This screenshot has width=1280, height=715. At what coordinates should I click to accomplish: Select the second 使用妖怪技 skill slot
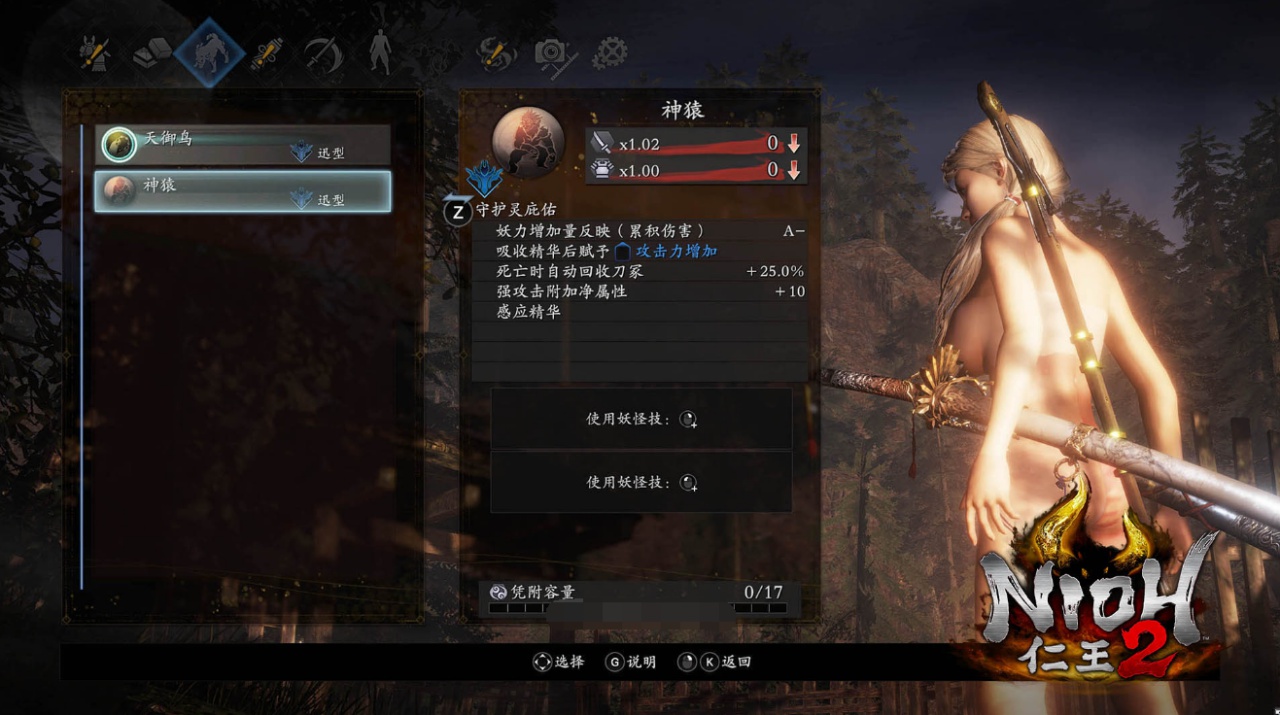[641, 482]
